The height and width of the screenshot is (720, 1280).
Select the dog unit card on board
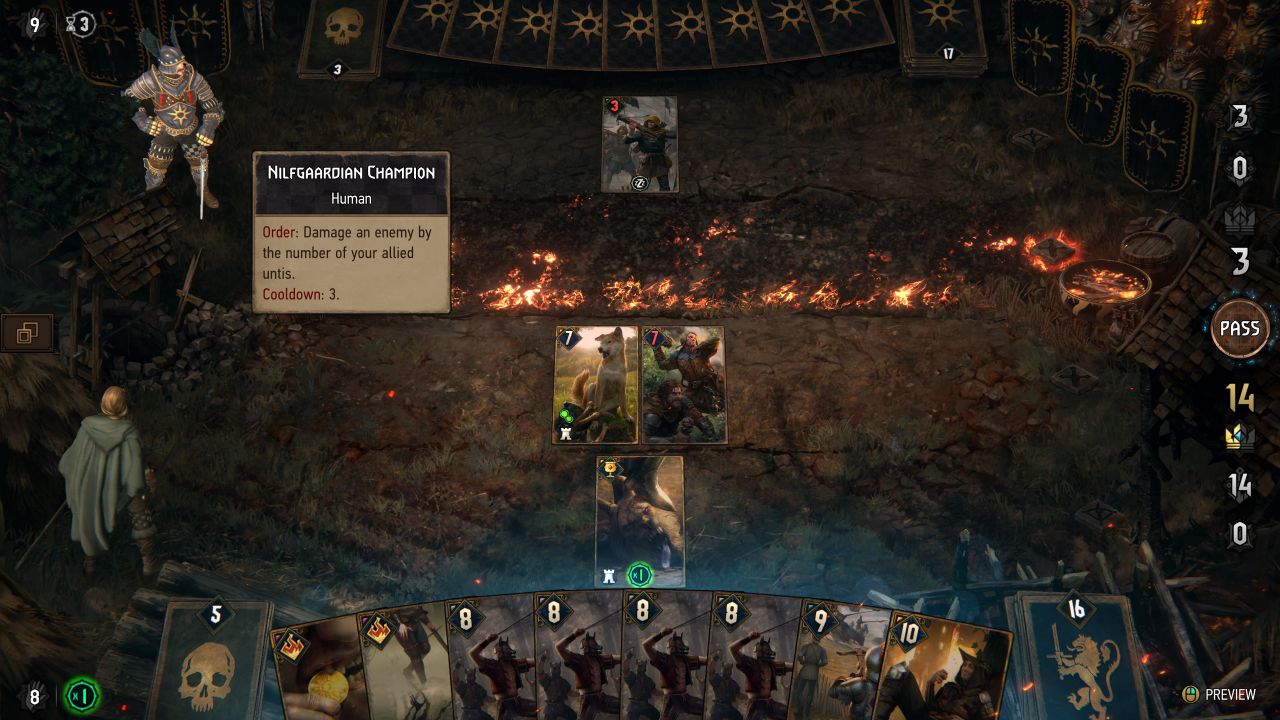(x=596, y=385)
